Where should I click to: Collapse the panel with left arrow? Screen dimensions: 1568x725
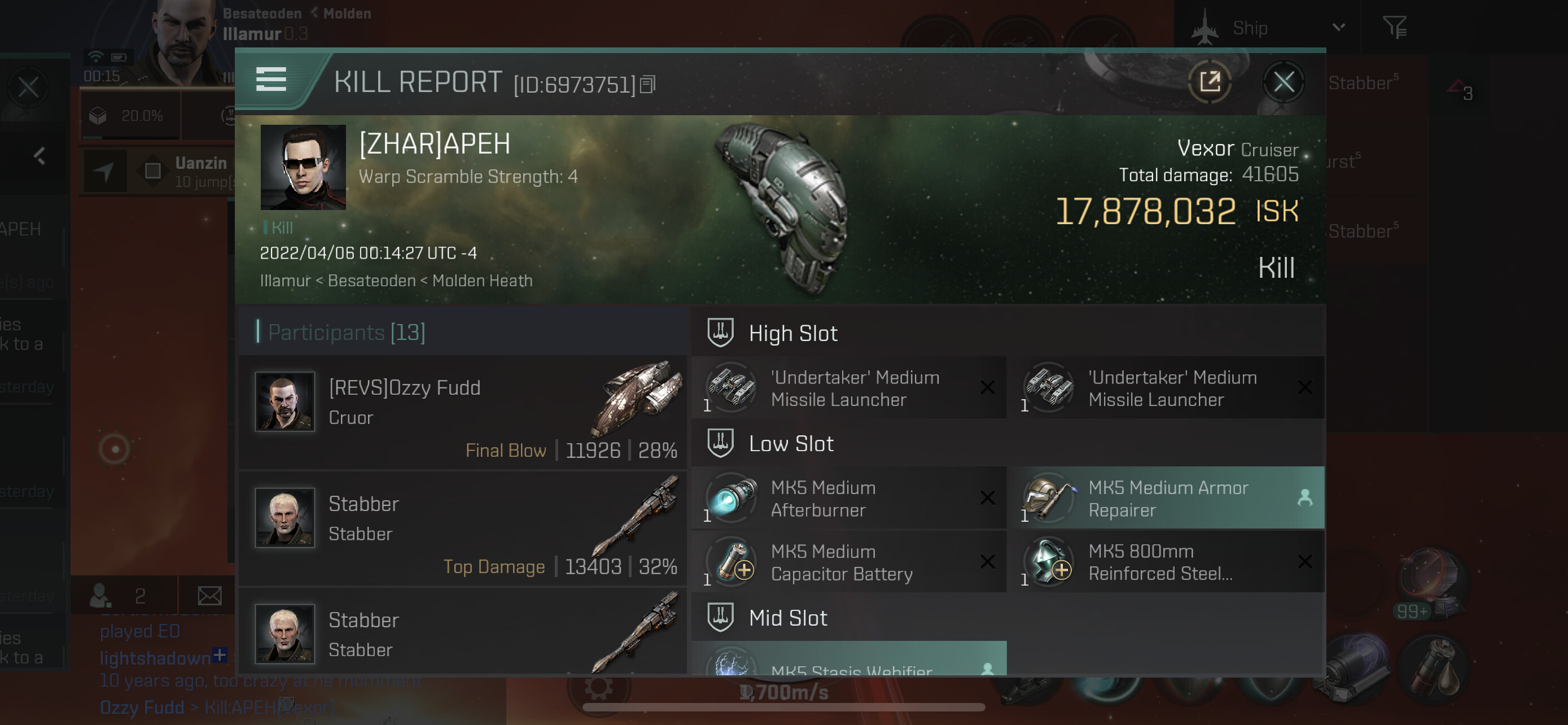tap(40, 156)
